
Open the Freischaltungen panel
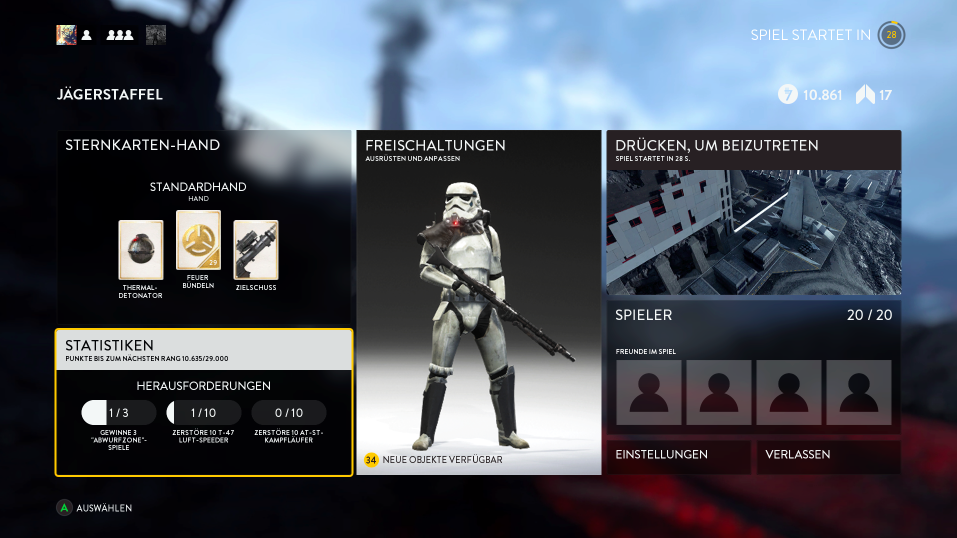(x=479, y=302)
